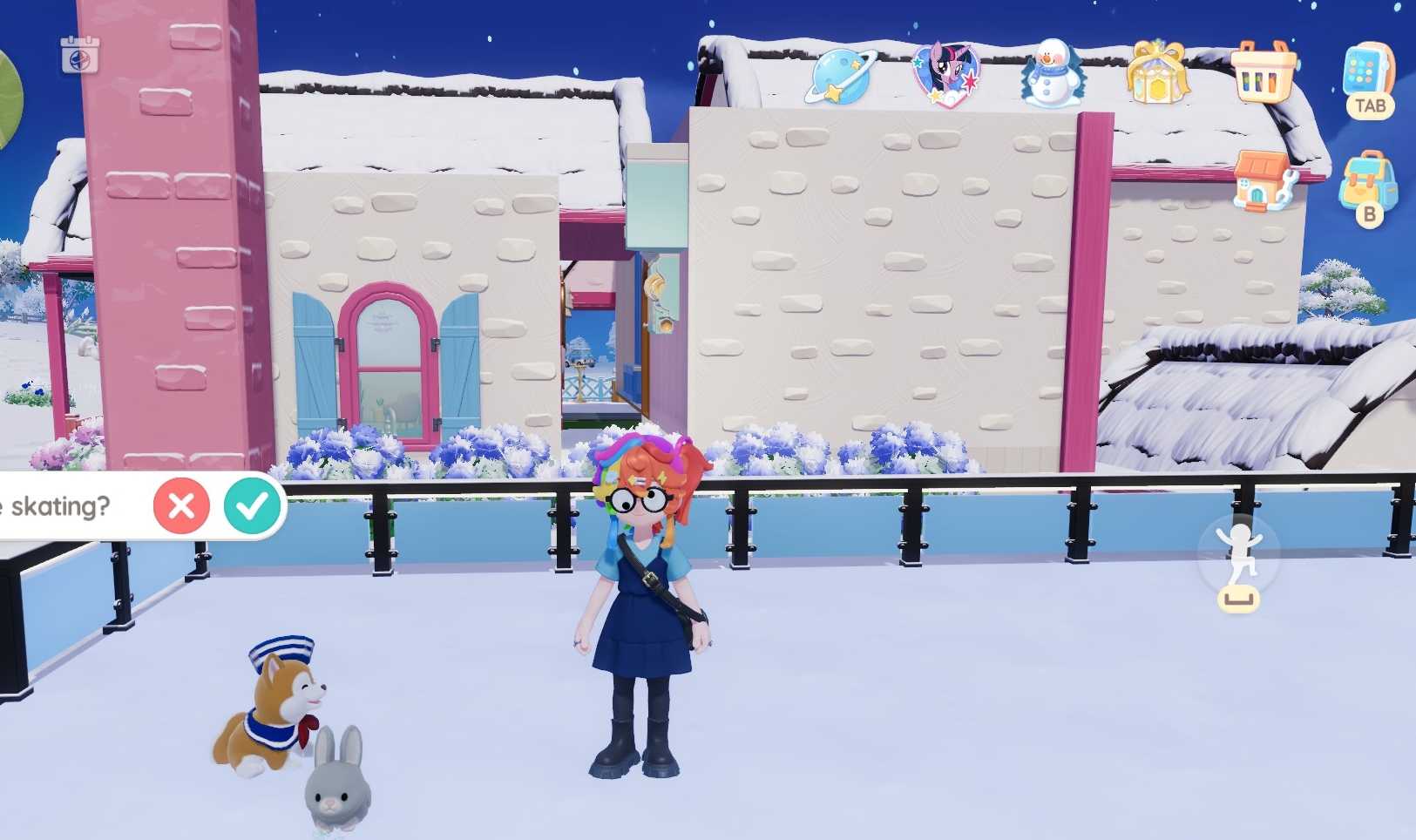
Task: Open the Twilight Sparkle pony event
Action: click(946, 74)
